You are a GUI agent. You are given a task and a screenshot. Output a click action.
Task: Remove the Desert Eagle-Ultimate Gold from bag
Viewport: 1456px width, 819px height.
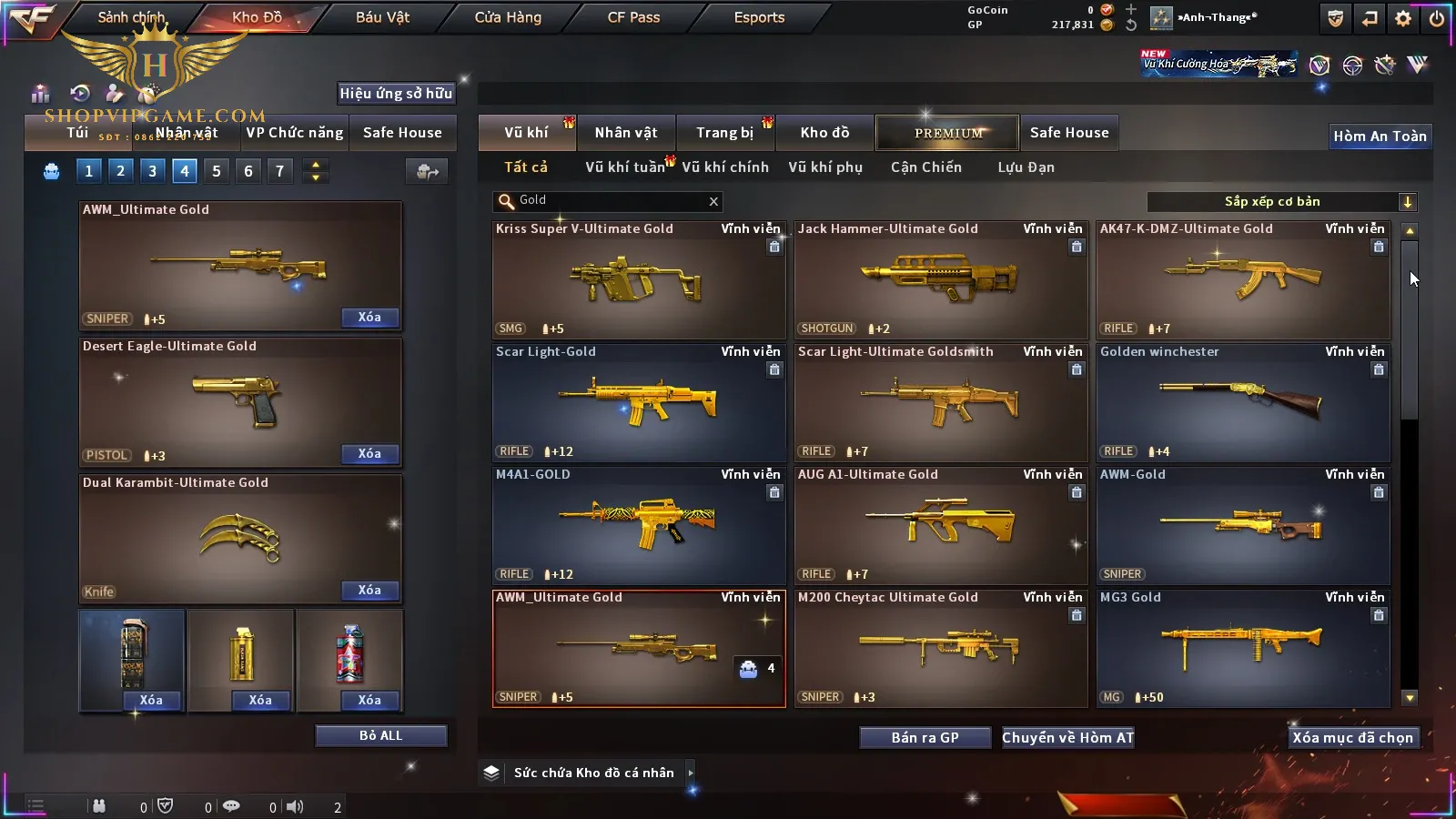click(x=369, y=454)
